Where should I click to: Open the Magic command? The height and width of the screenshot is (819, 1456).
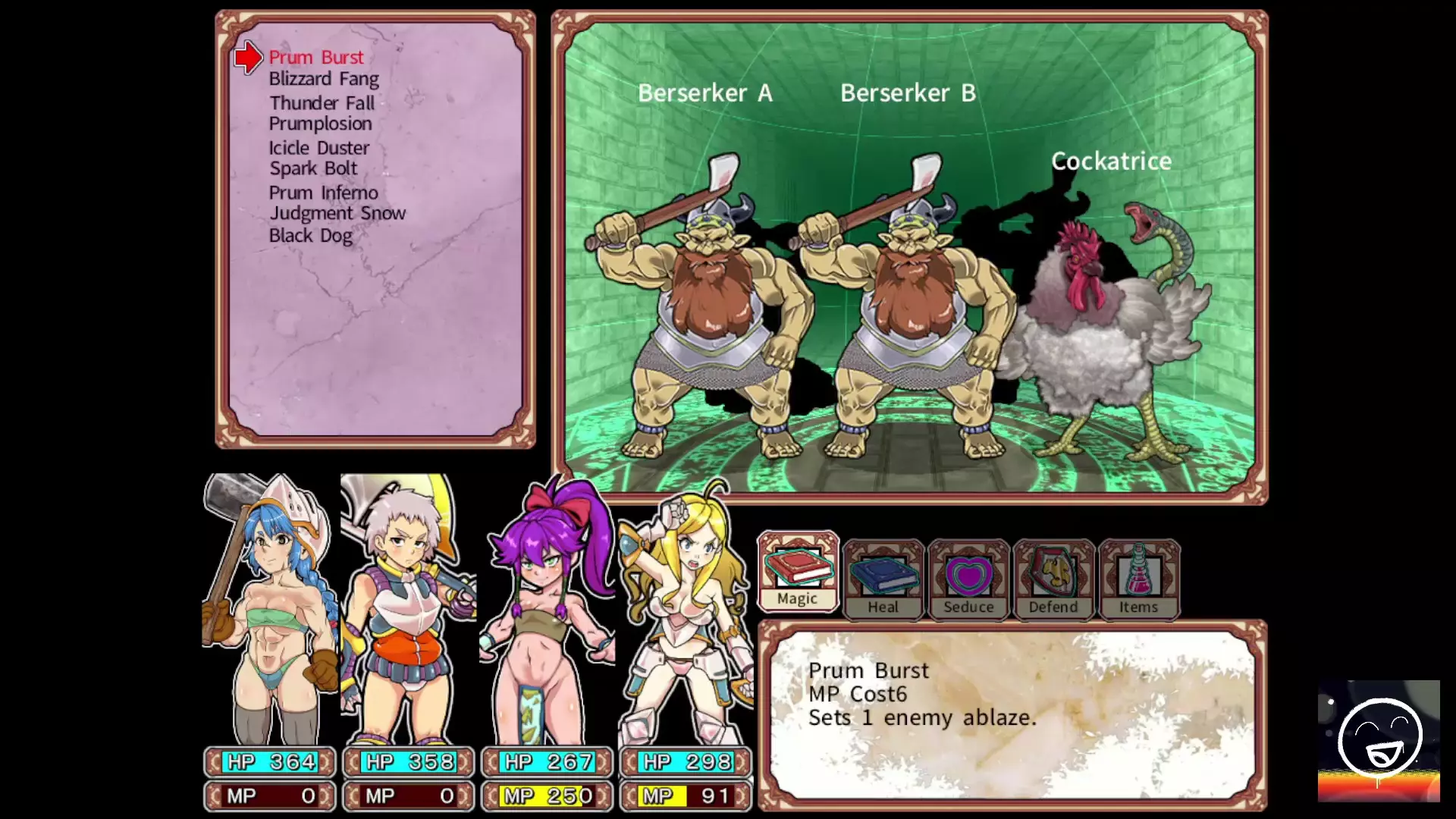[x=798, y=574]
